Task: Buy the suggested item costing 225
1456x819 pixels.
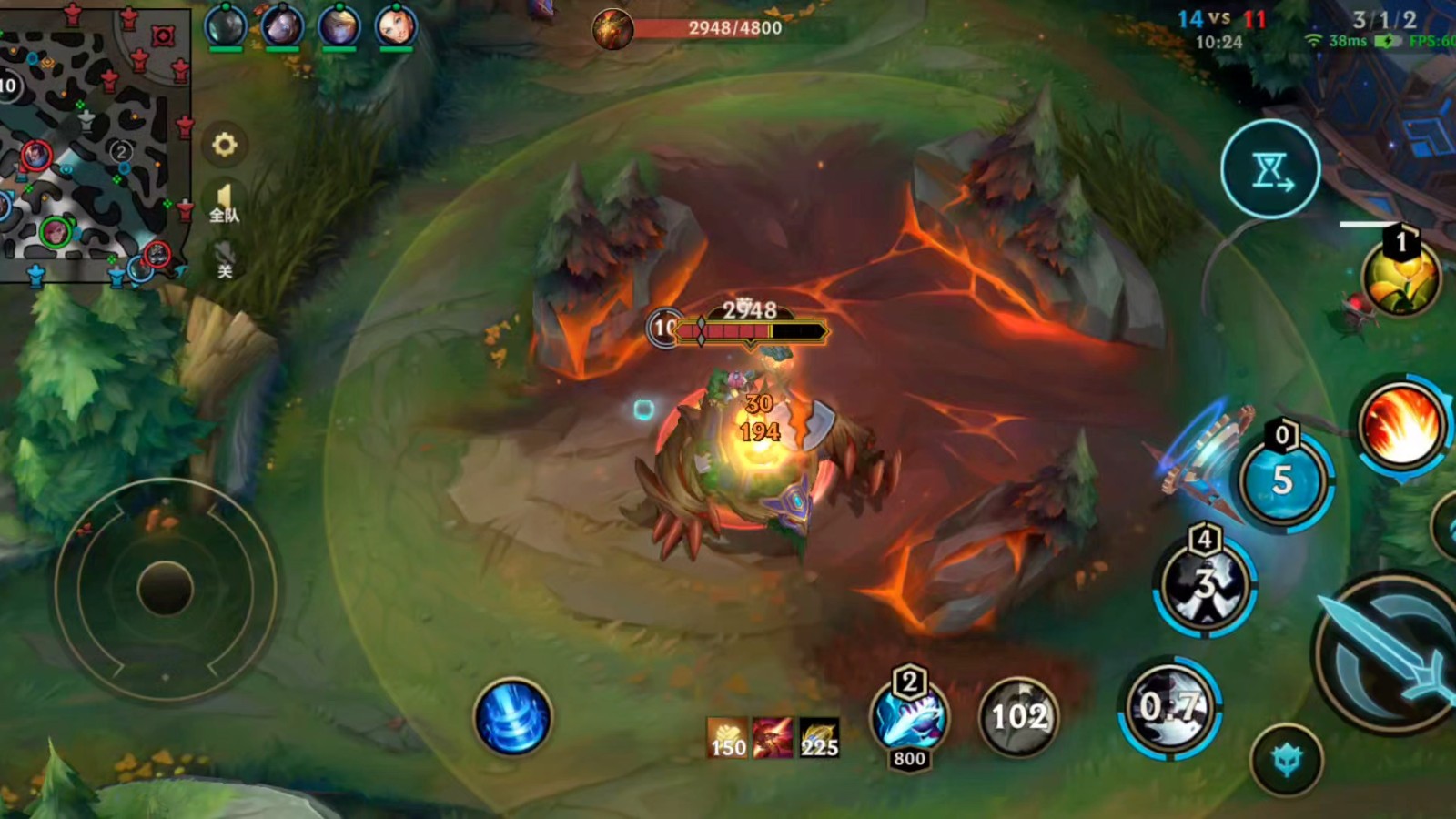Action: pyautogui.click(x=819, y=737)
